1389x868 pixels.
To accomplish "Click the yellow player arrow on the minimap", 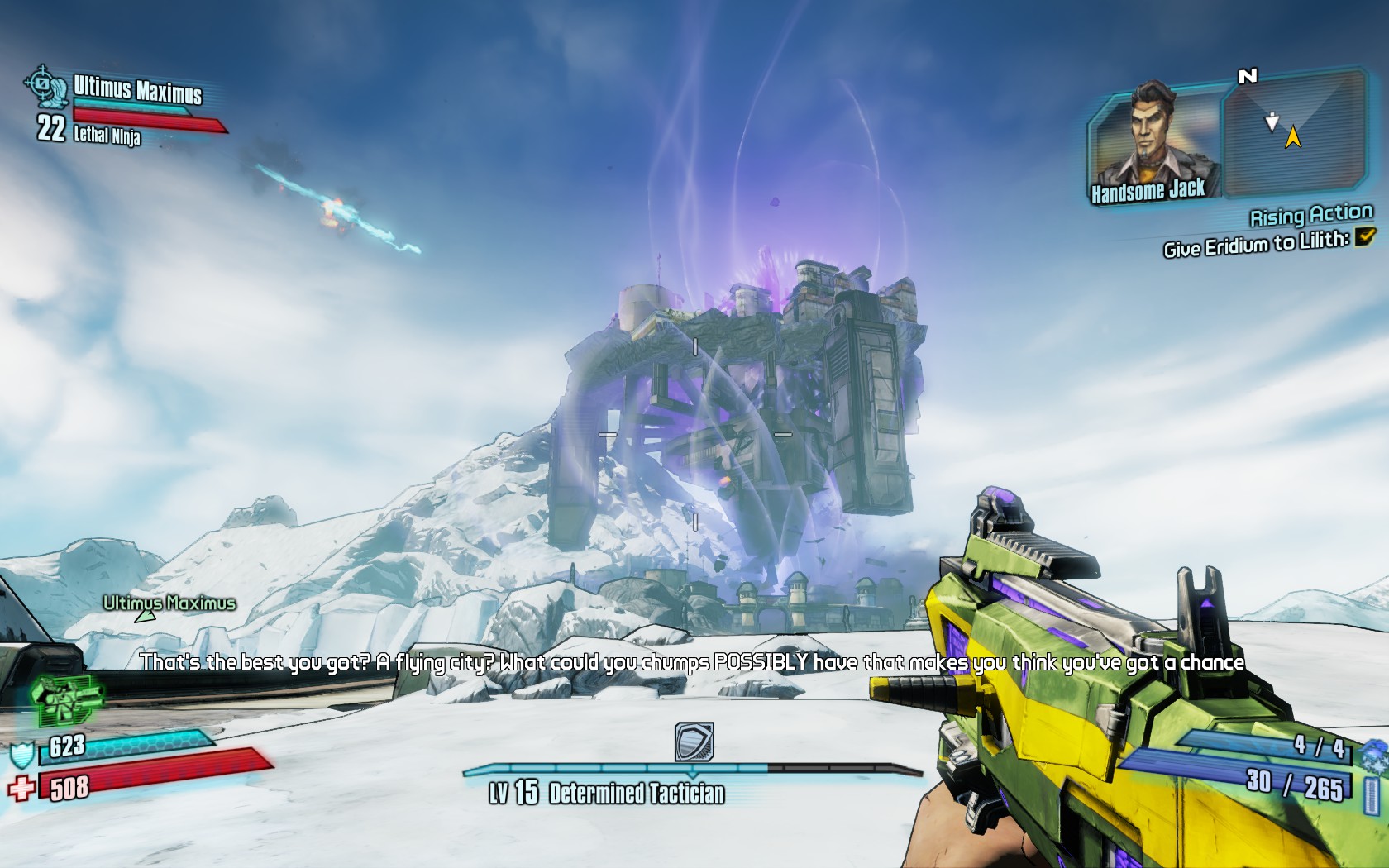I will tap(1292, 137).
